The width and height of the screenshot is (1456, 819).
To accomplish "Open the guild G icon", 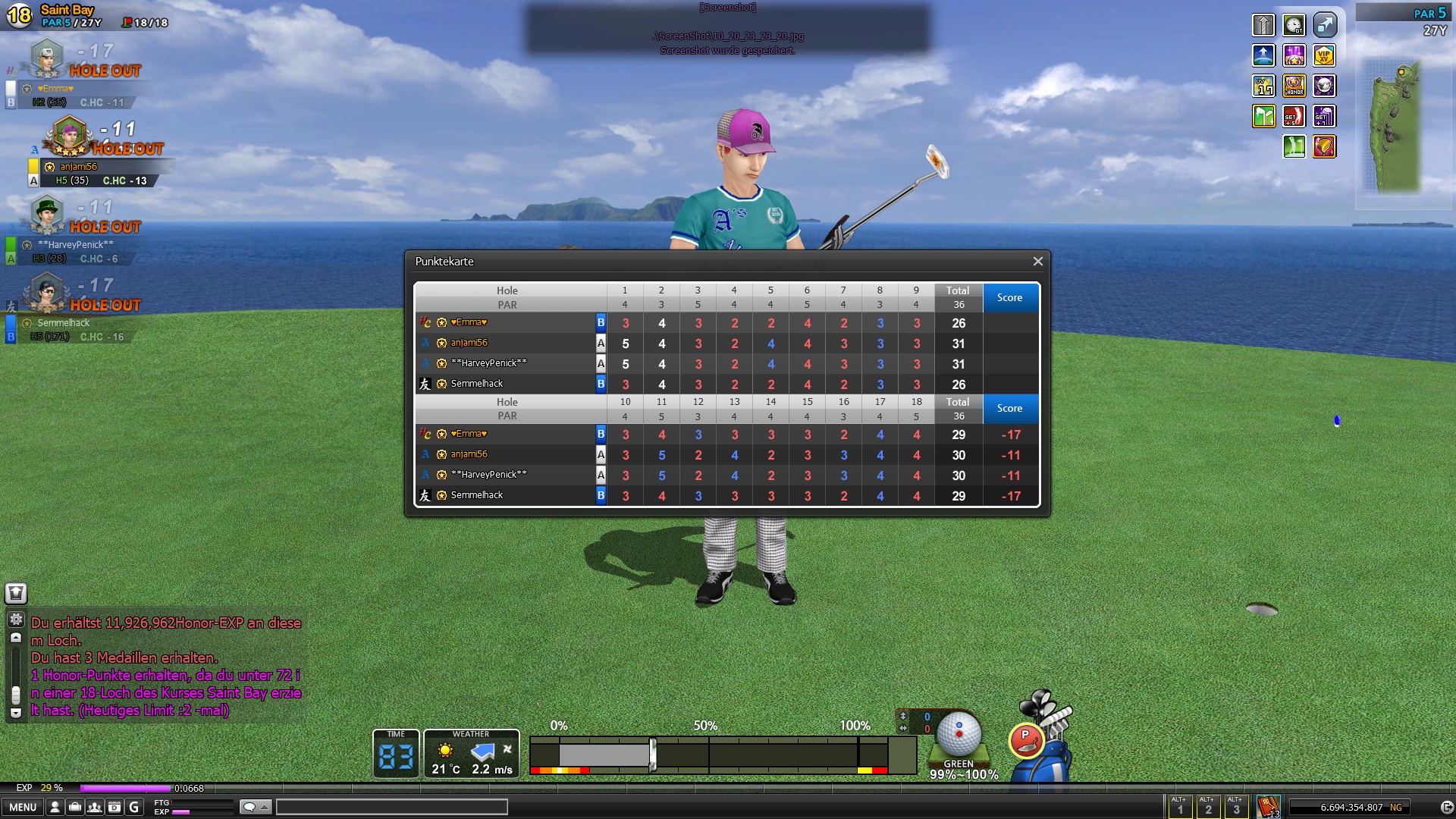I will (x=134, y=808).
